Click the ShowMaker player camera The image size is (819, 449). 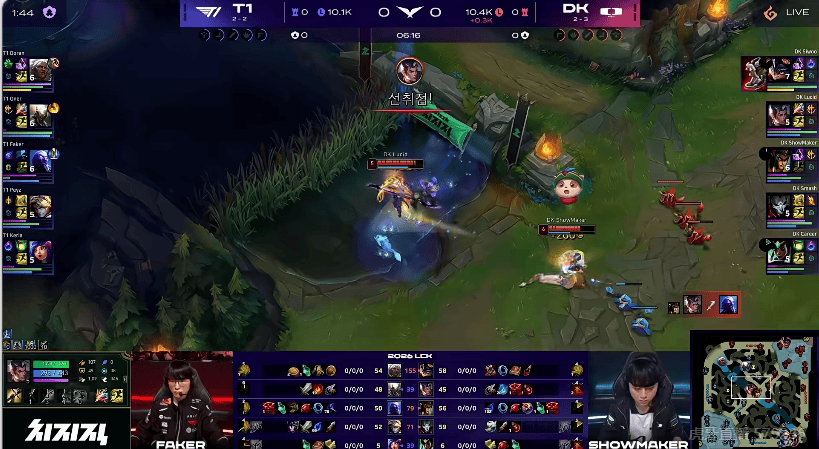pos(638,400)
